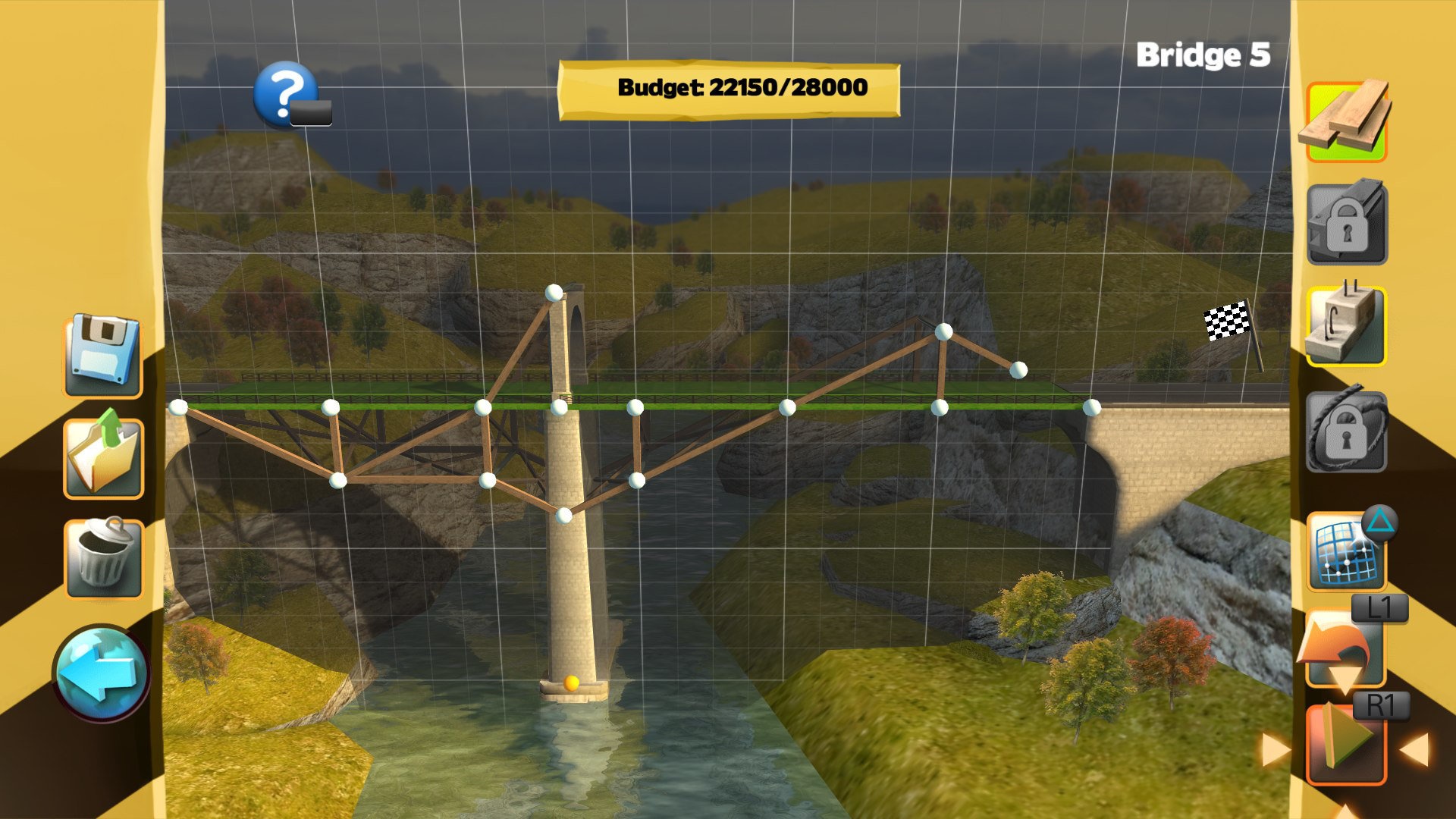Save the bridge with the floppy disk
Image resolution: width=1456 pixels, height=819 pixels.
click(102, 353)
